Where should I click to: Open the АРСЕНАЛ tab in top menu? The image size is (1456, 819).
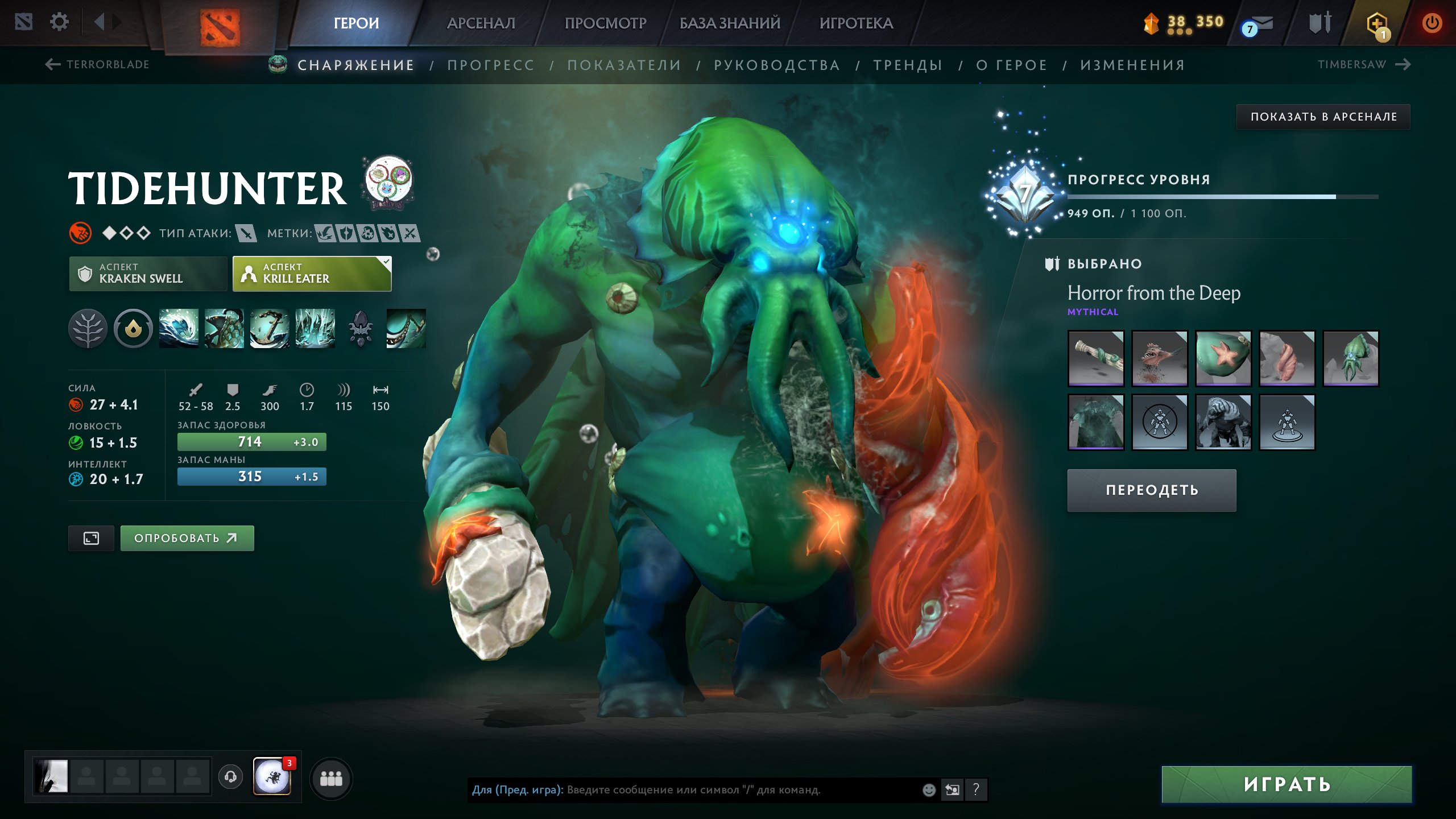[x=481, y=23]
